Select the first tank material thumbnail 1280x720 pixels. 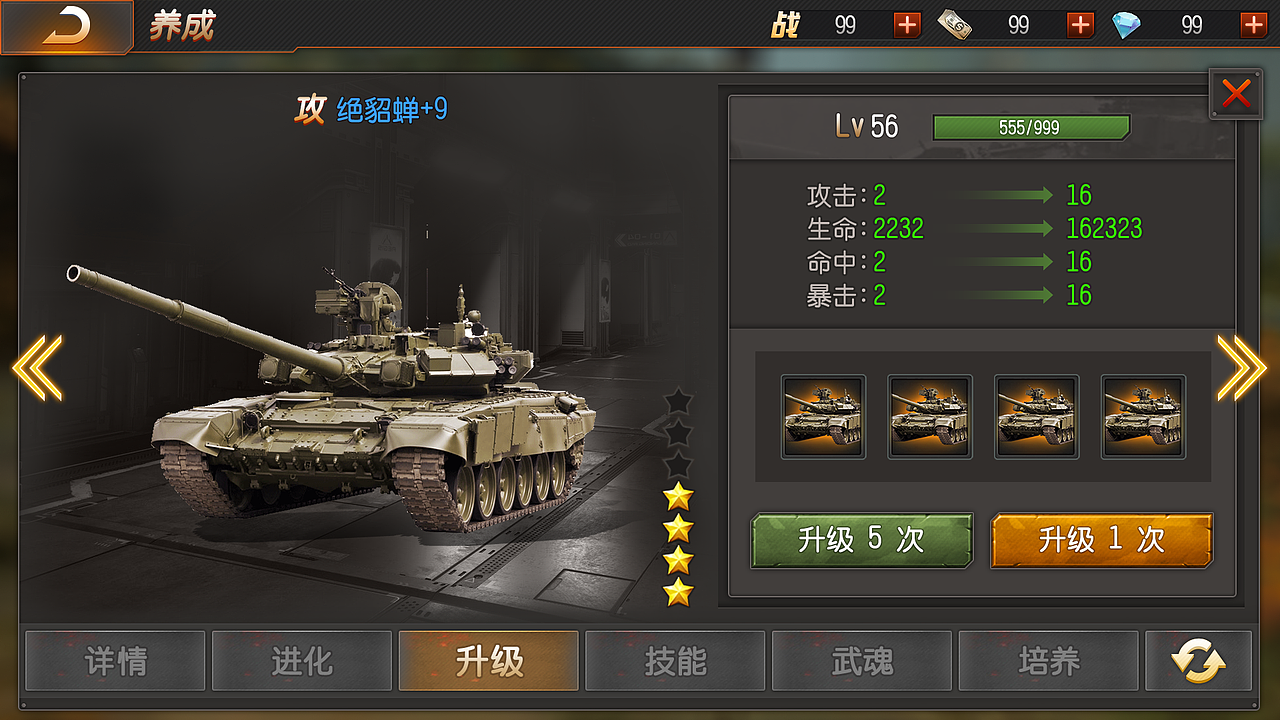tap(822, 416)
